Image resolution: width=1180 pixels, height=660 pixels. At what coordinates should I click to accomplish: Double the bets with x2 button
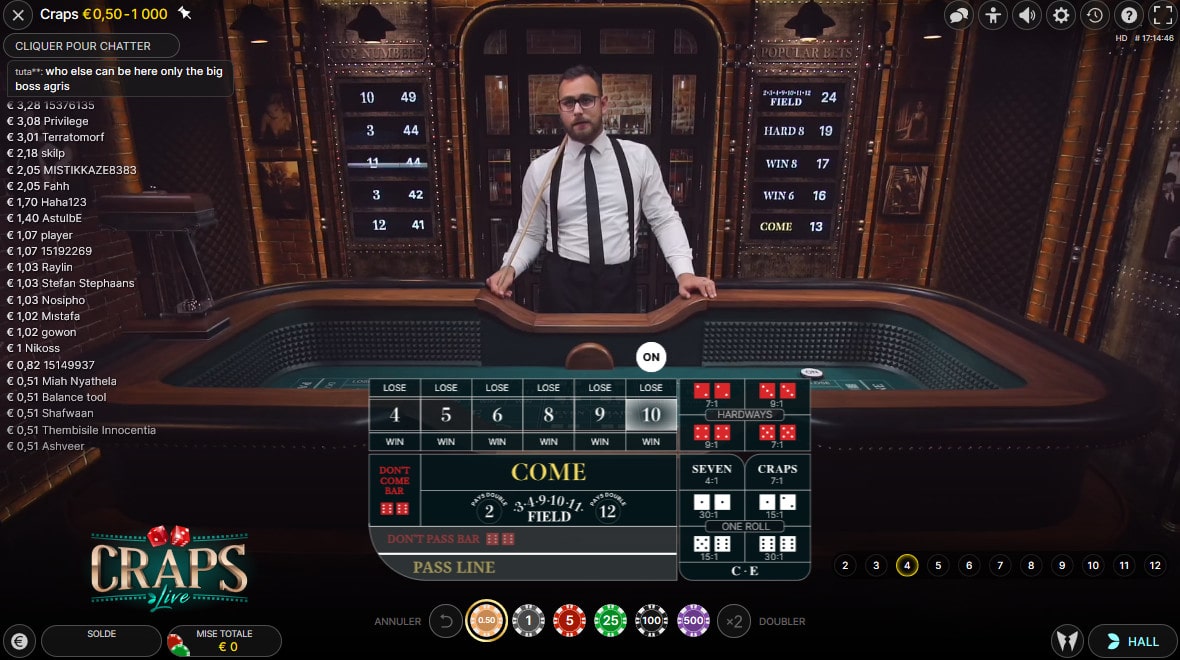[734, 621]
